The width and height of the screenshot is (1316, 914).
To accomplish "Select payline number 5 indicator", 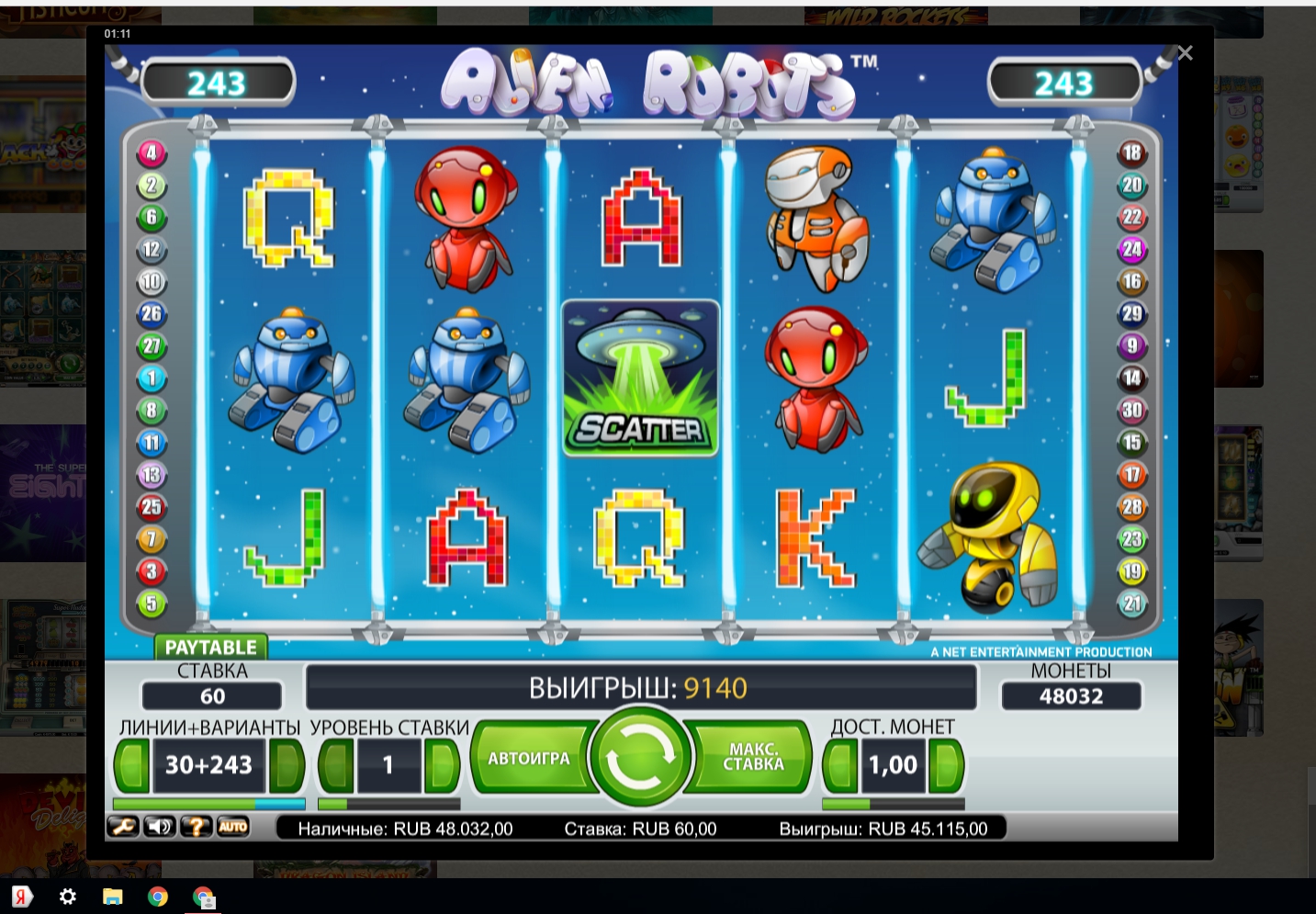I will point(152,604).
